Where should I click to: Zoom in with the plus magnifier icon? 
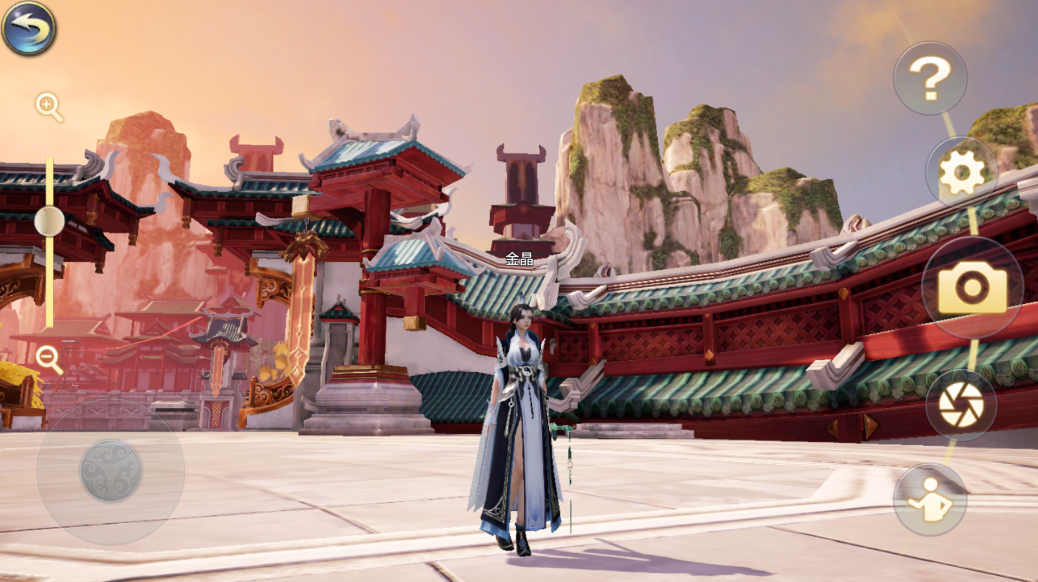click(48, 105)
